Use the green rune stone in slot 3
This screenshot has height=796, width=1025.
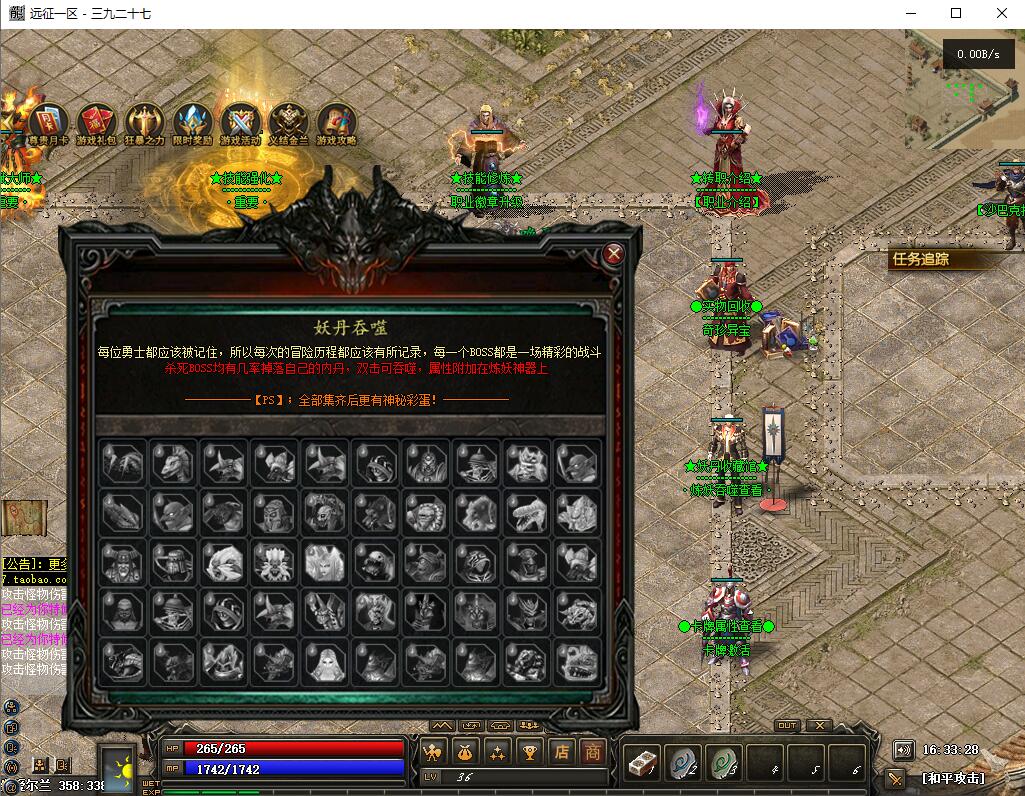[x=723, y=763]
